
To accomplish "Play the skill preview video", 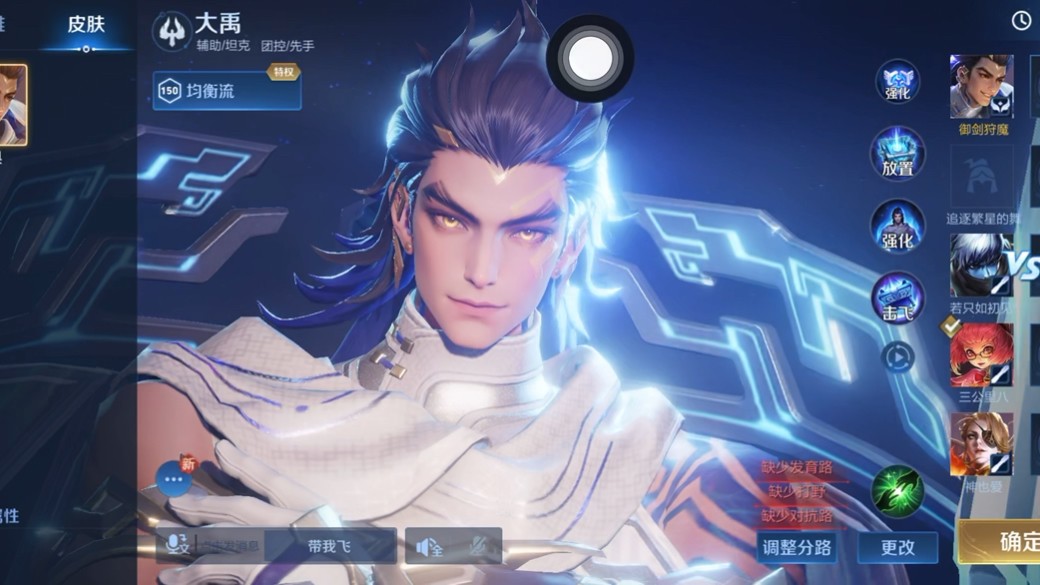I will click(x=897, y=356).
